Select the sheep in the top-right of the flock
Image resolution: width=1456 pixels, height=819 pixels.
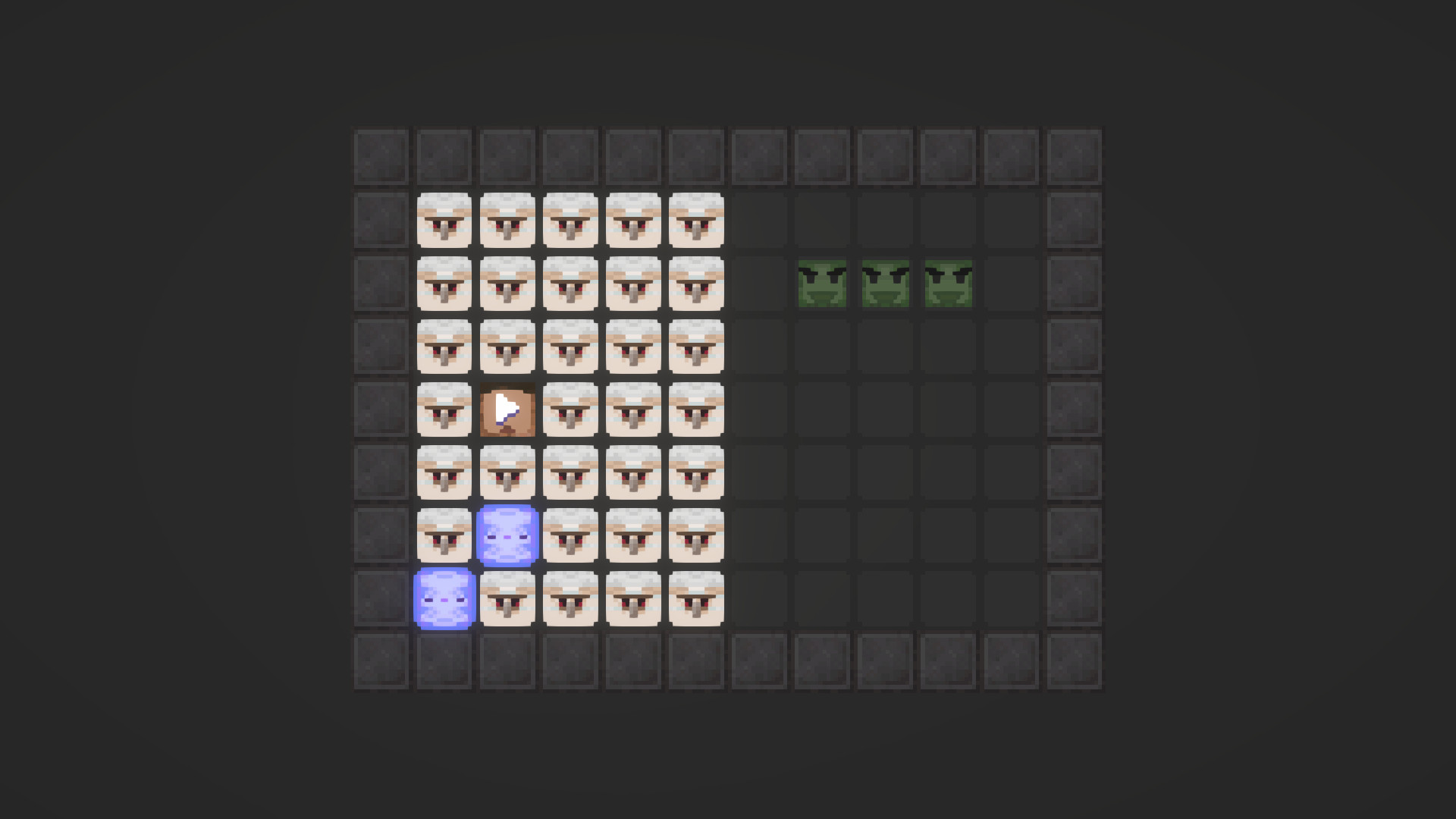(695, 219)
